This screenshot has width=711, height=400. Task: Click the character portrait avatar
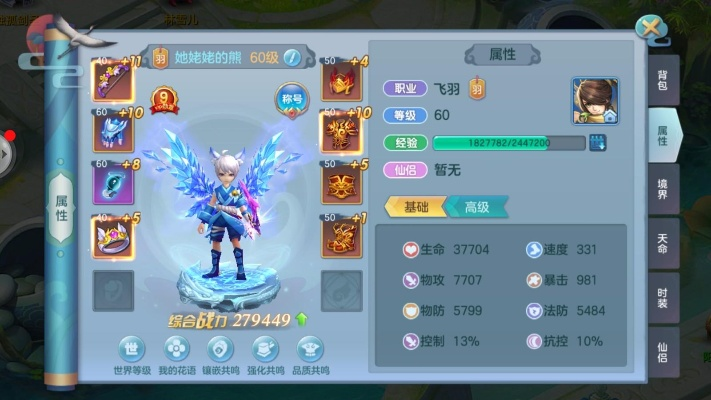pos(595,101)
